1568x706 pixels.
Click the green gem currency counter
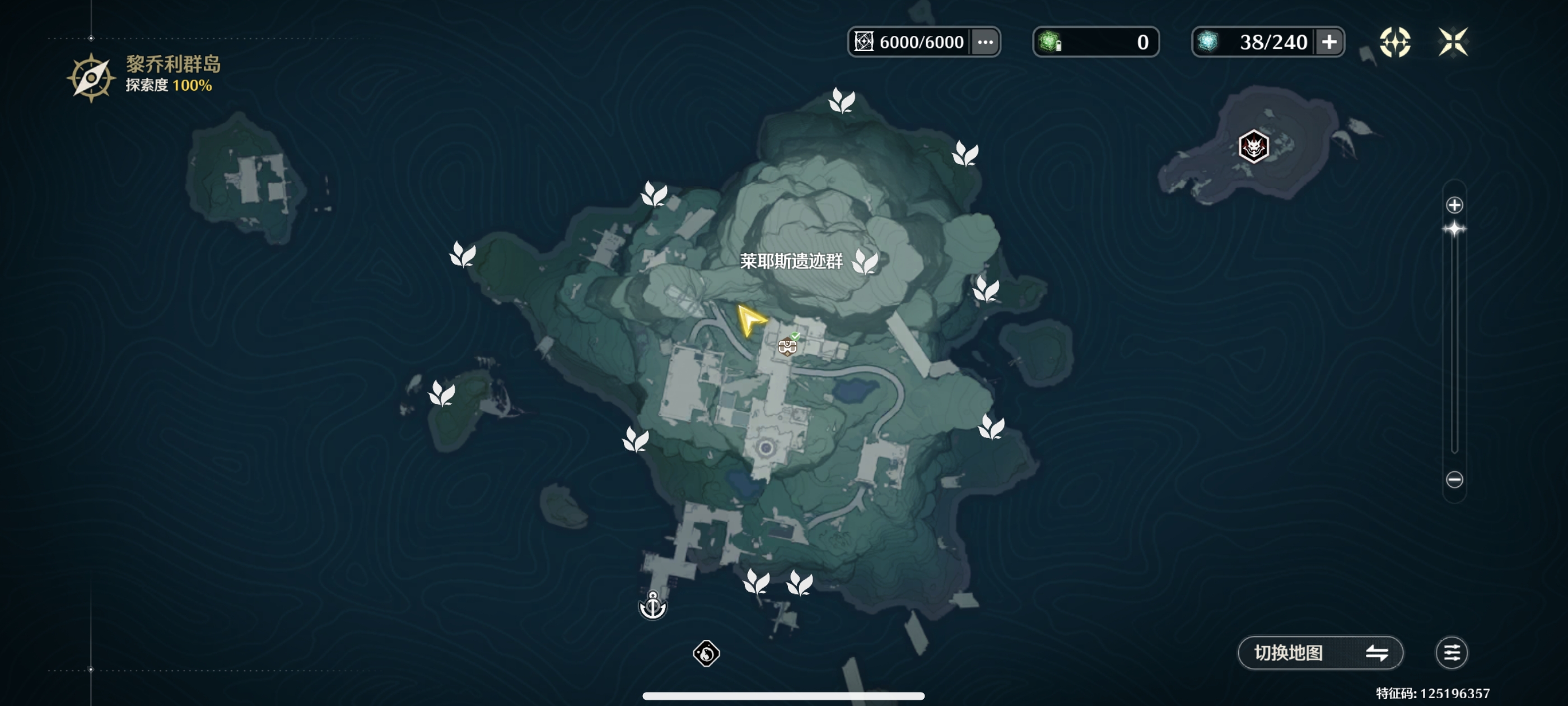[x=1096, y=42]
